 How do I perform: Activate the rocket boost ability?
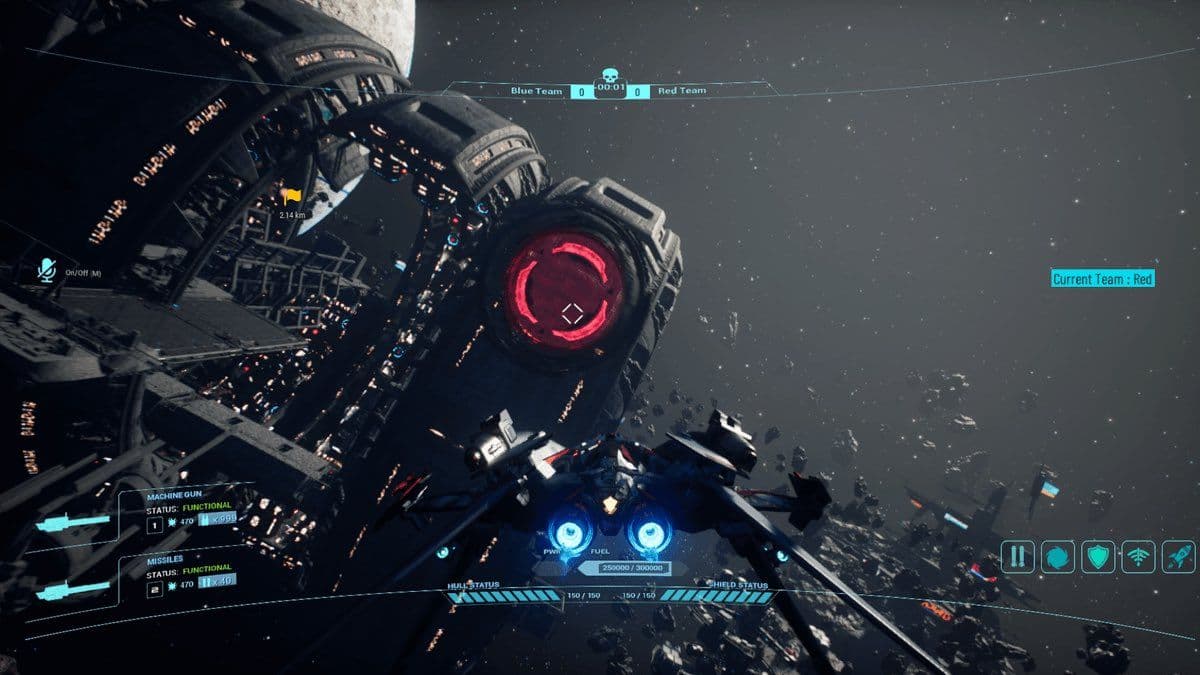[x=1178, y=556]
